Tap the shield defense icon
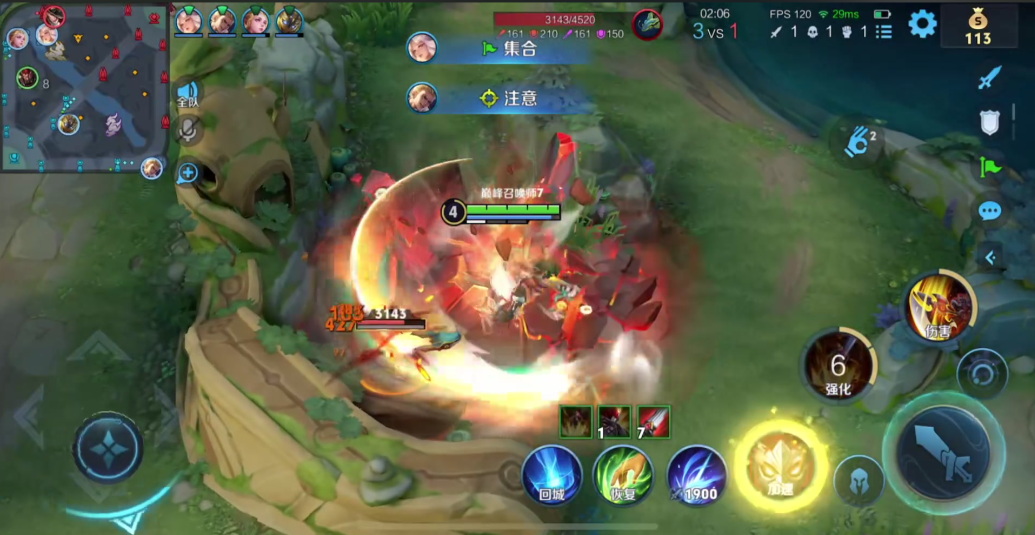The height and width of the screenshot is (535, 1035). tap(990, 122)
